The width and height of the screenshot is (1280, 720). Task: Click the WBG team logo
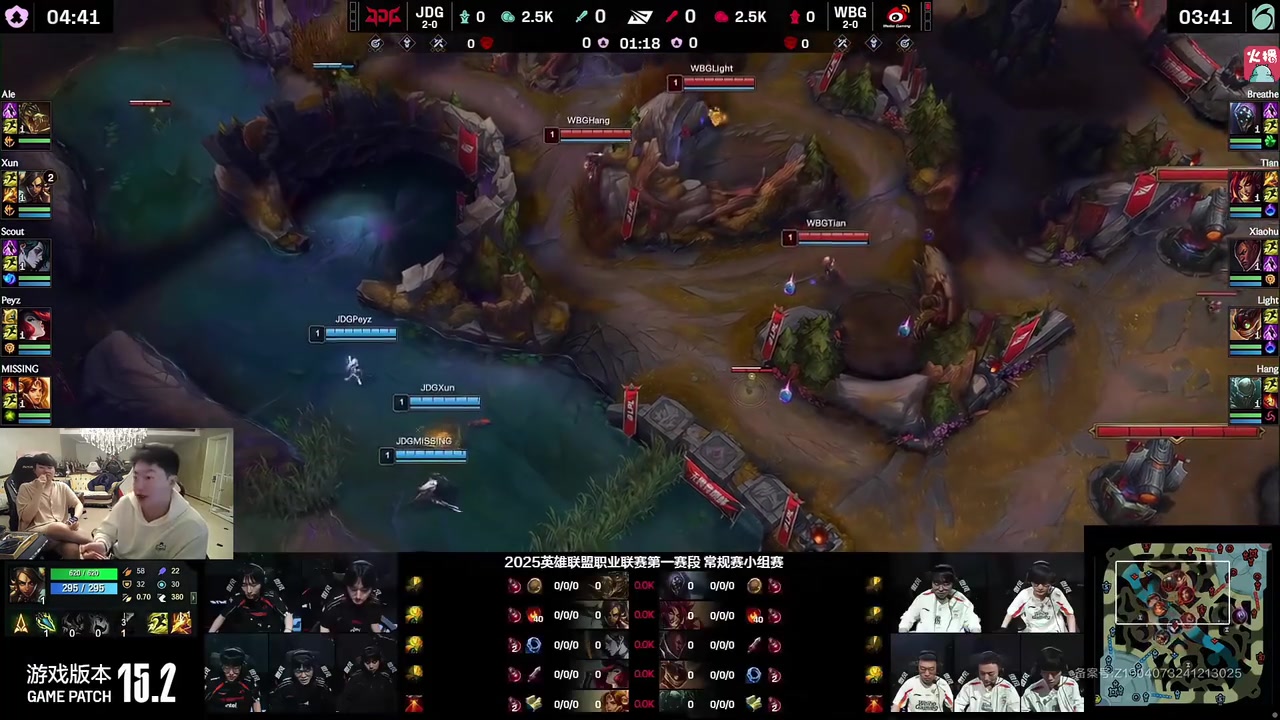point(897,17)
